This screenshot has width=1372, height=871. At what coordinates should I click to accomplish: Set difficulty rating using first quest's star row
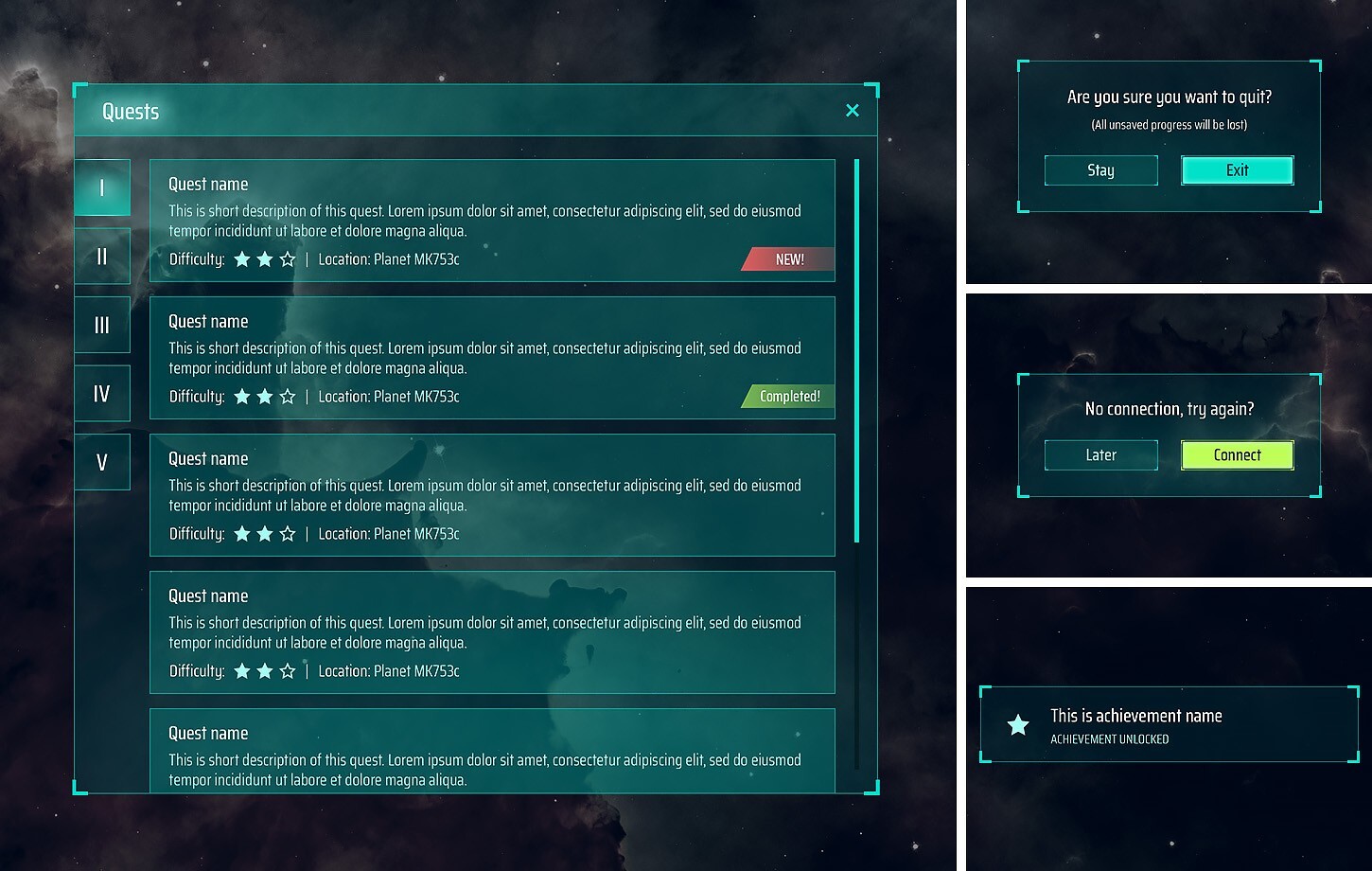(265, 258)
